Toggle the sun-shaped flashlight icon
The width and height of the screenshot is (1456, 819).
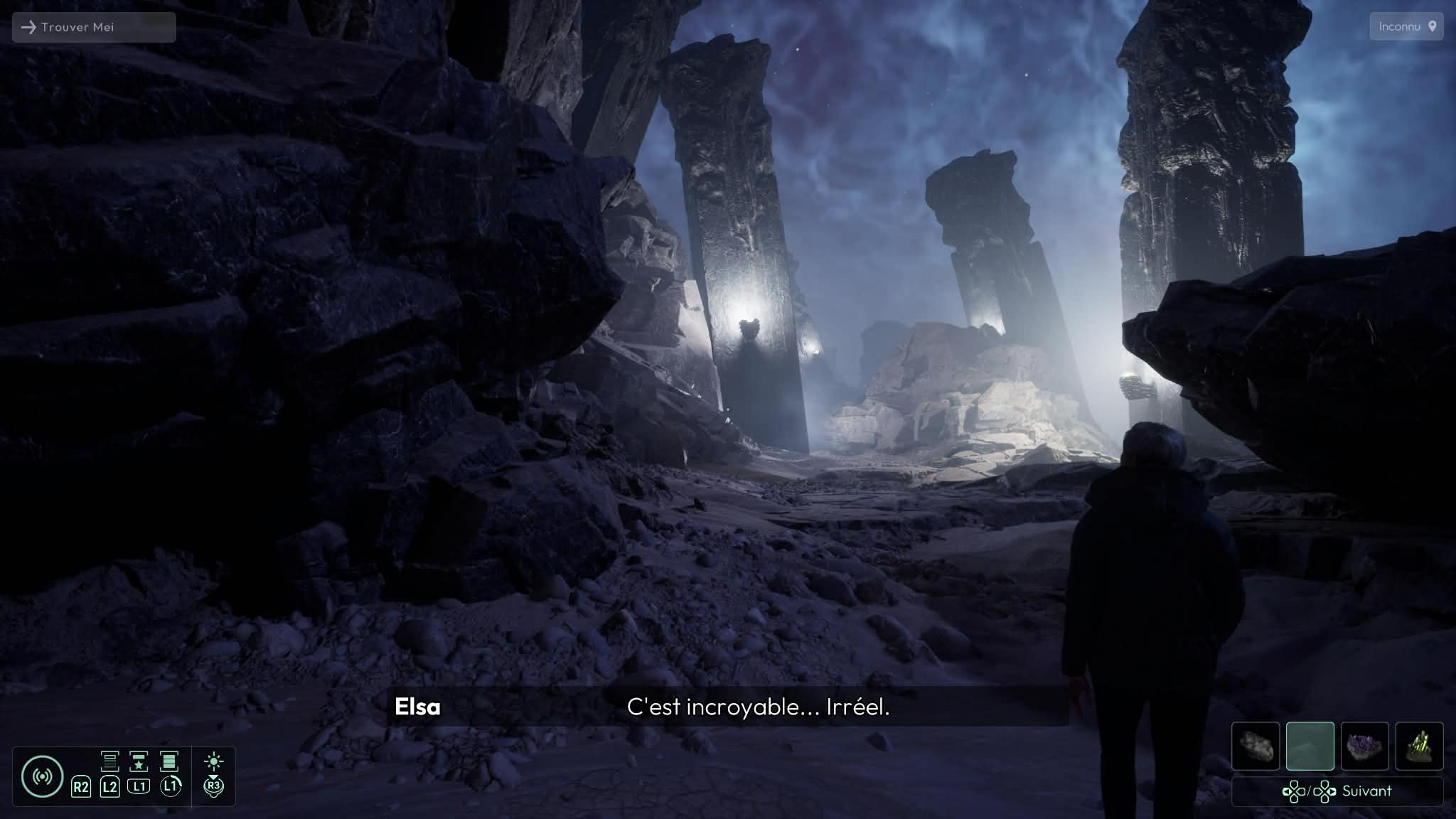pos(213,763)
